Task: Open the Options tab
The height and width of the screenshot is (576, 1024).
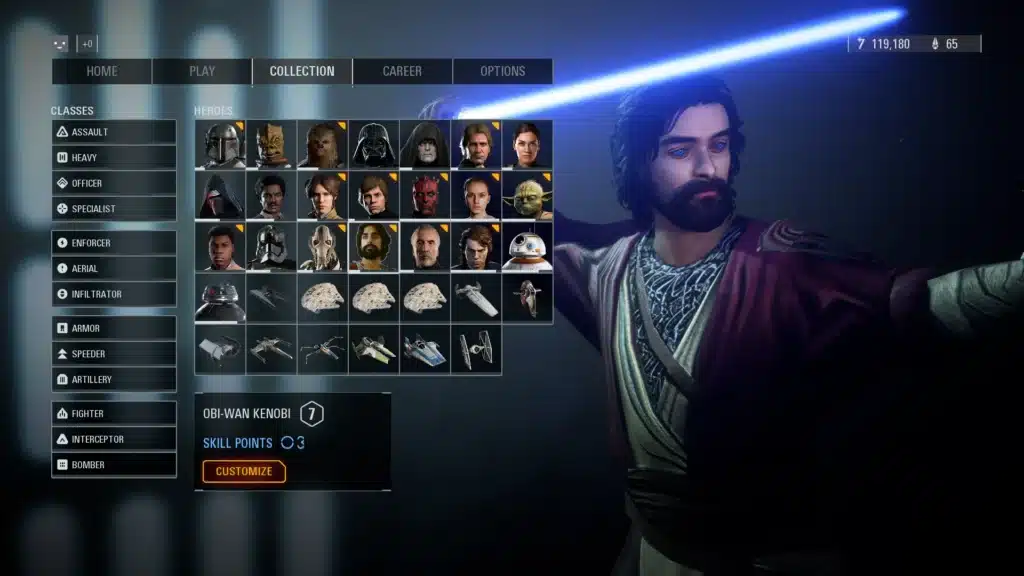Action: coord(502,71)
